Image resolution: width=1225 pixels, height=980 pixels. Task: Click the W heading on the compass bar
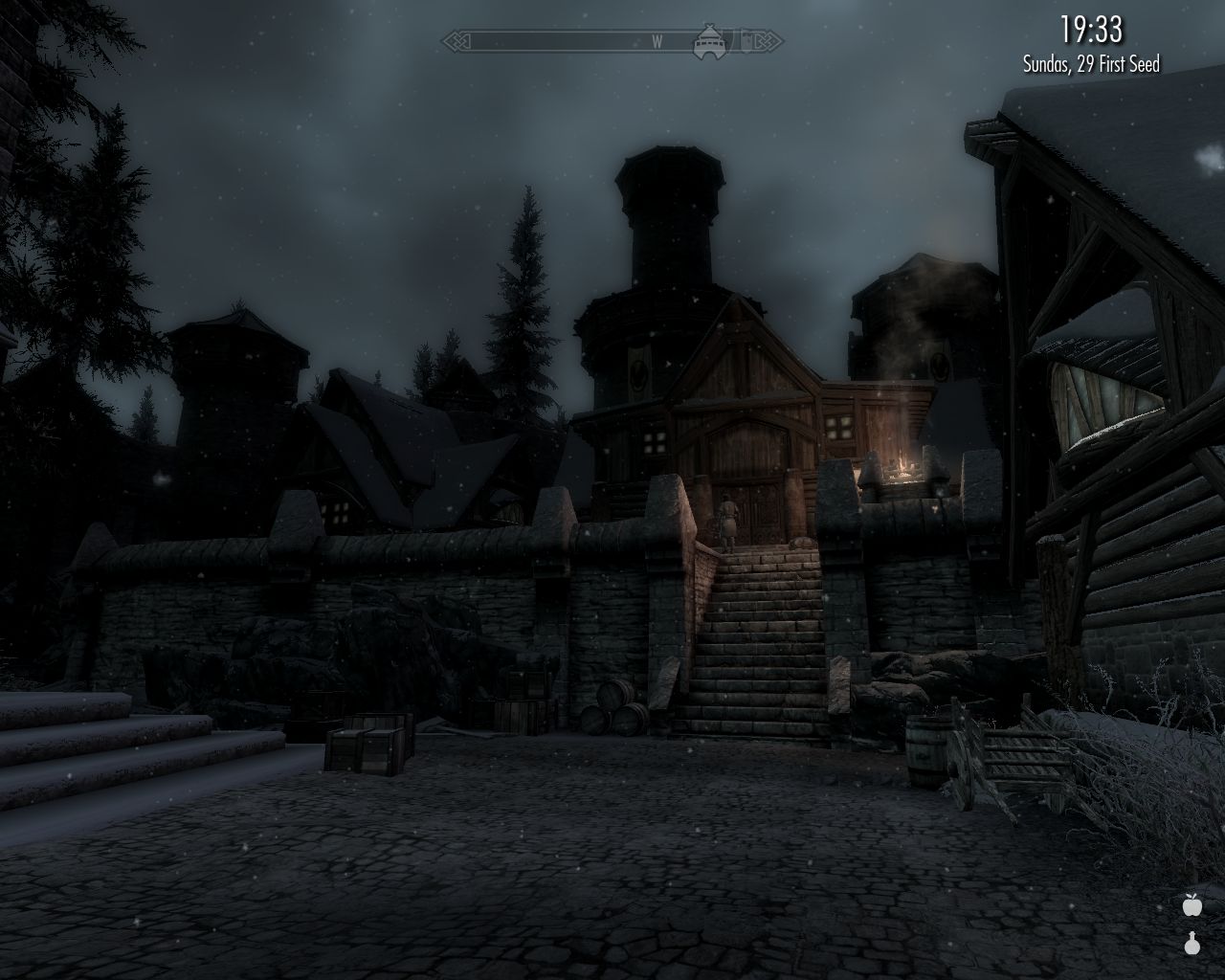click(657, 41)
